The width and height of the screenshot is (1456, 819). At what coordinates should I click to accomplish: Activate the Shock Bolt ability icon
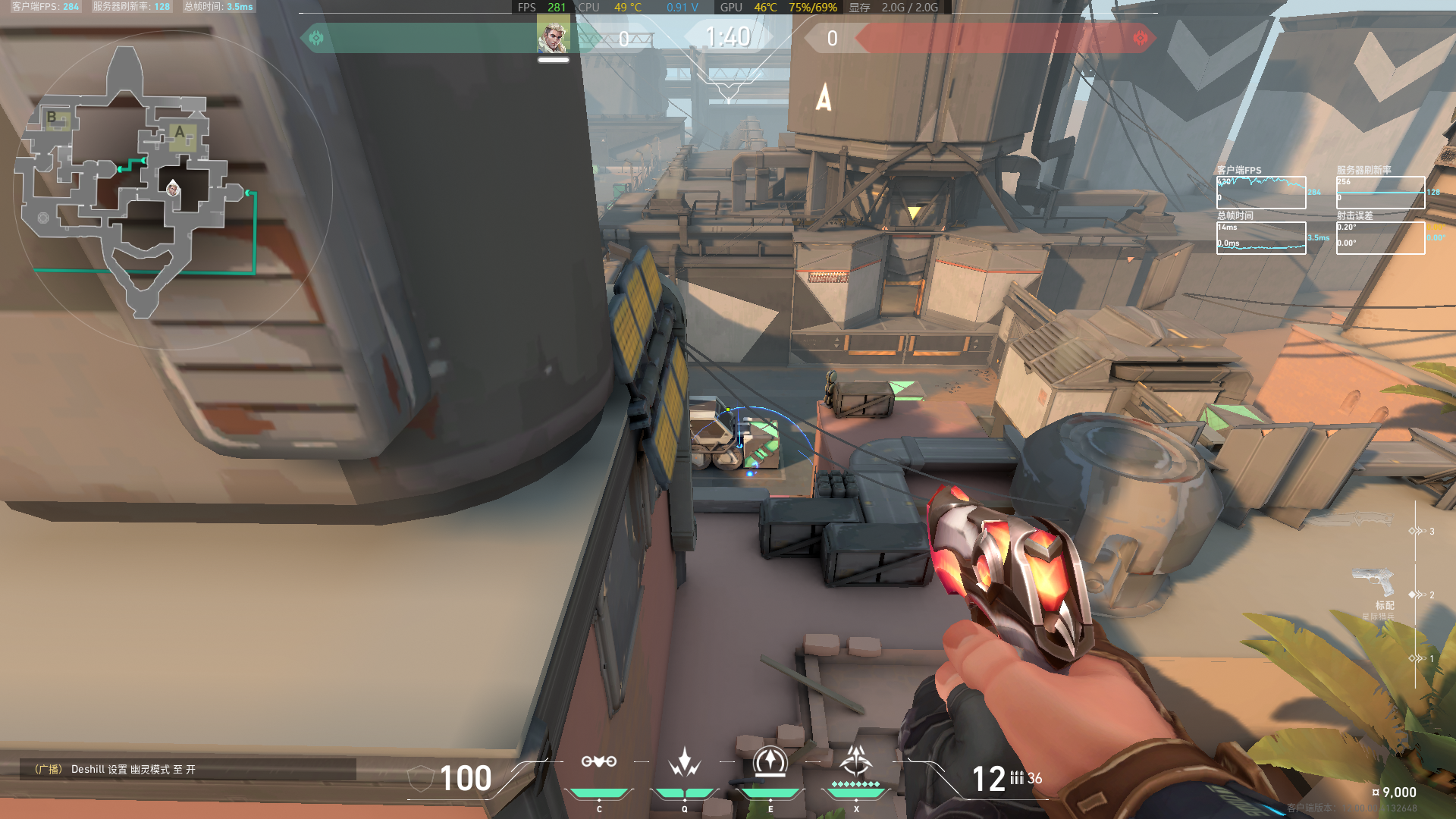pos(684,761)
